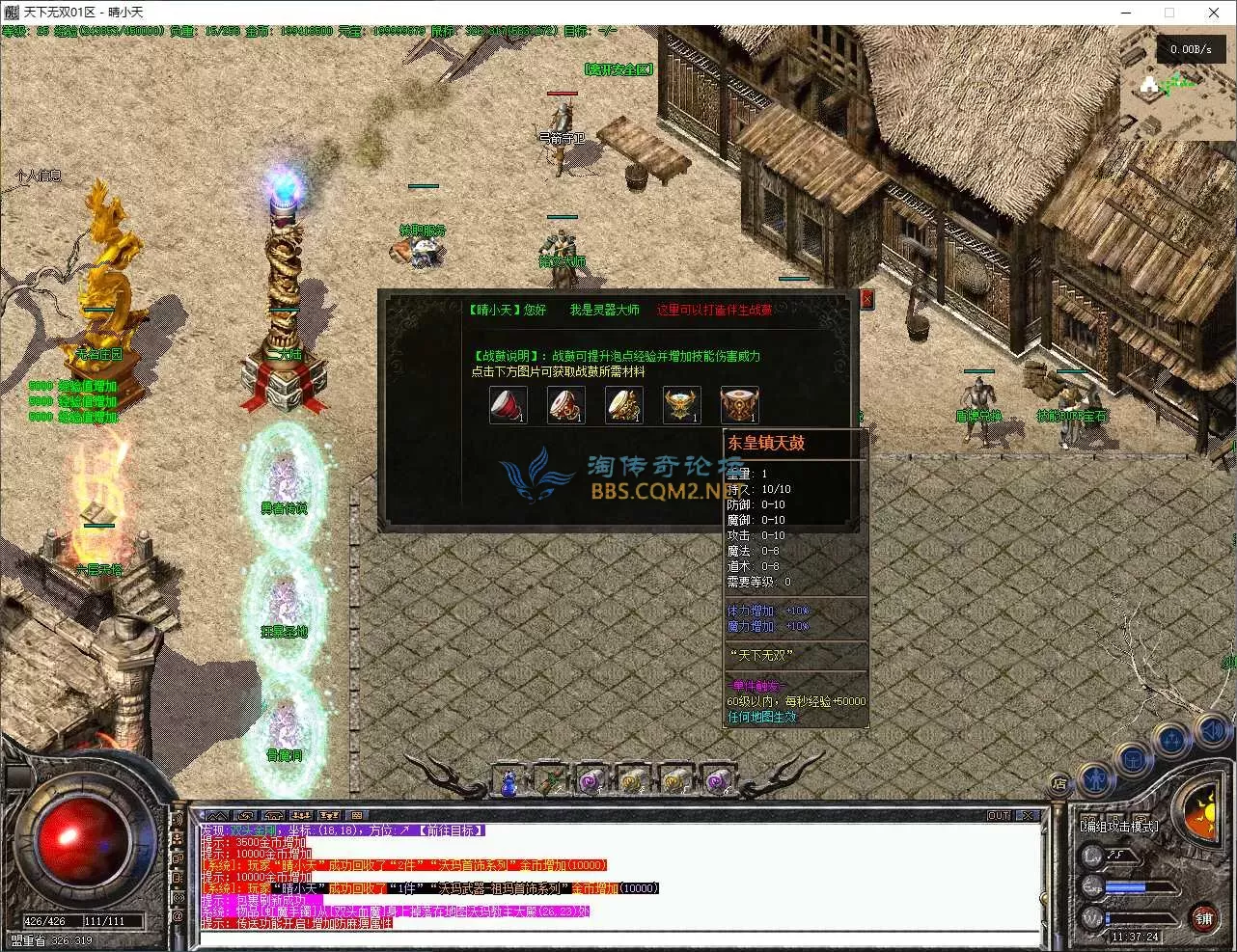
Task: Close the 灵器大师 dialog window
Action: [866, 300]
